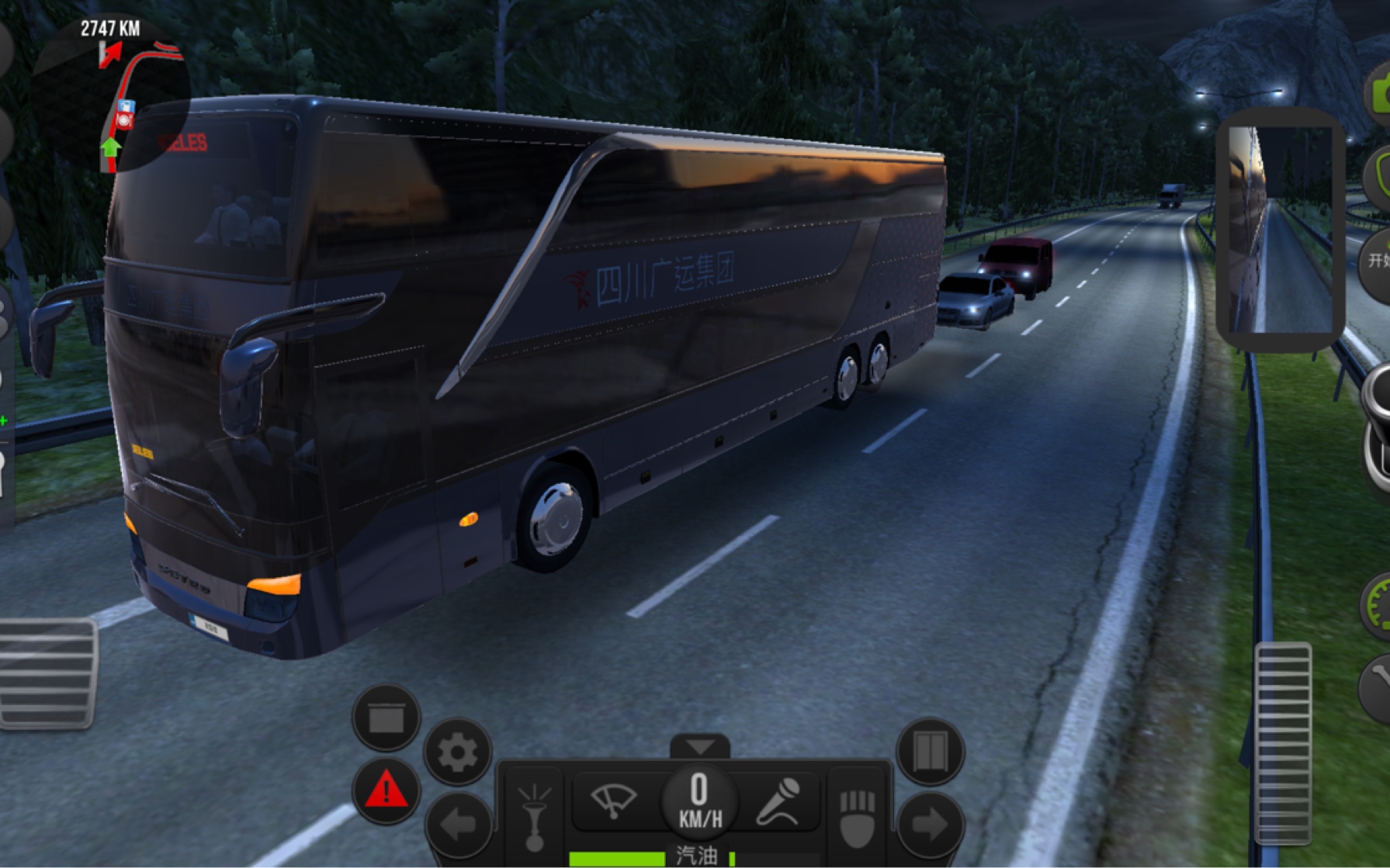Open the bus doors
The width and height of the screenshot is (1390, 868).
pos(930,752)
